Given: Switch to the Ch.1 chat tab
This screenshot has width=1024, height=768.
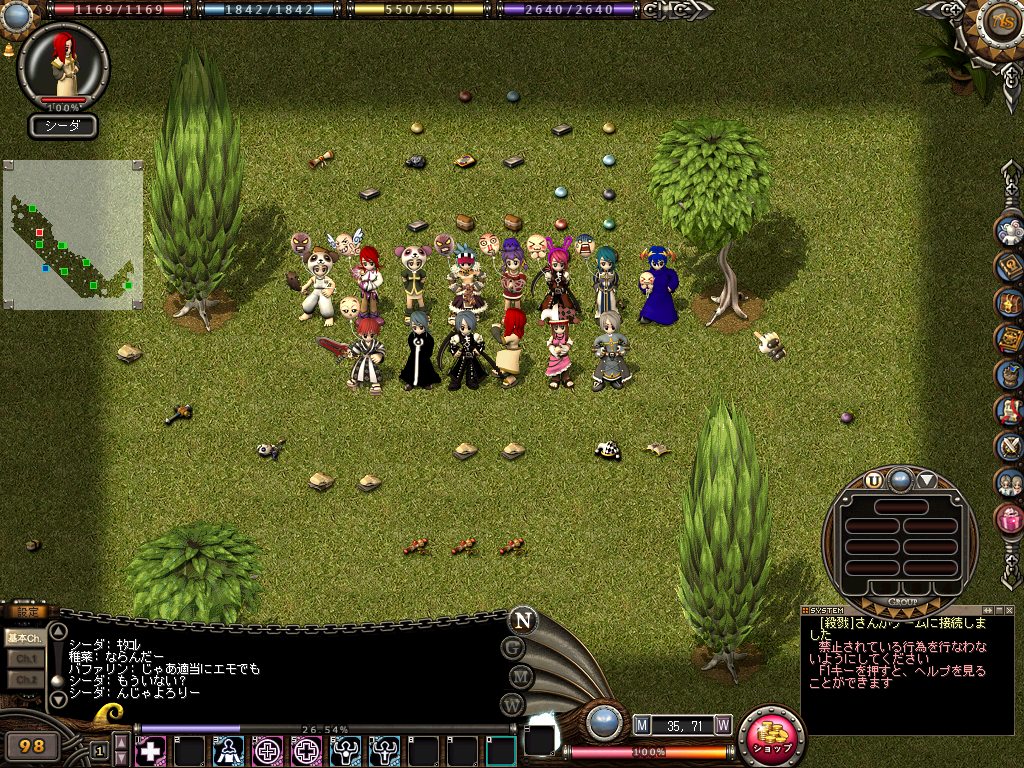Looking at the screenshot, I should pyautogui.click(x=24, y=659).
